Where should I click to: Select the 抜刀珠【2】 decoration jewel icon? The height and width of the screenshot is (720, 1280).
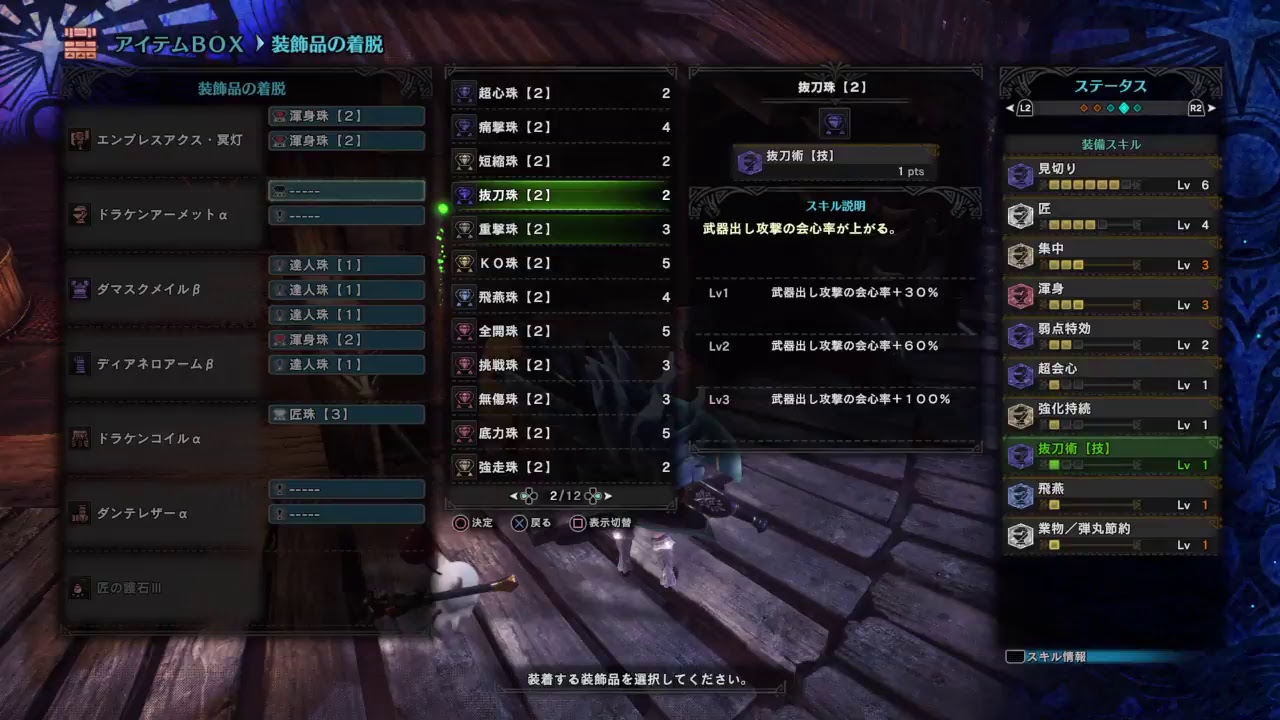click(x=465, y=195)
